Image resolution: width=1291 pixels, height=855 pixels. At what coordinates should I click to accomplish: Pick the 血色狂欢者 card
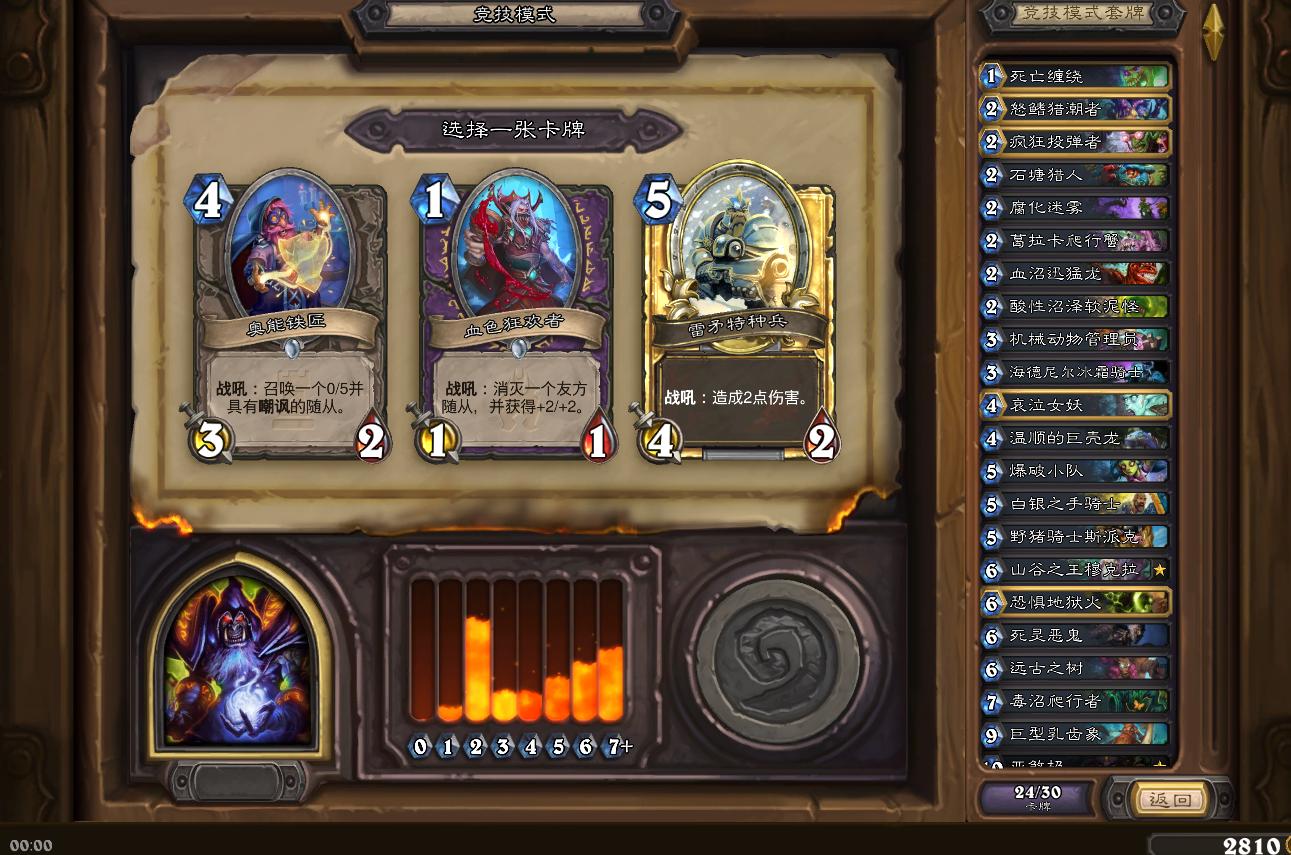coord(513,310)
